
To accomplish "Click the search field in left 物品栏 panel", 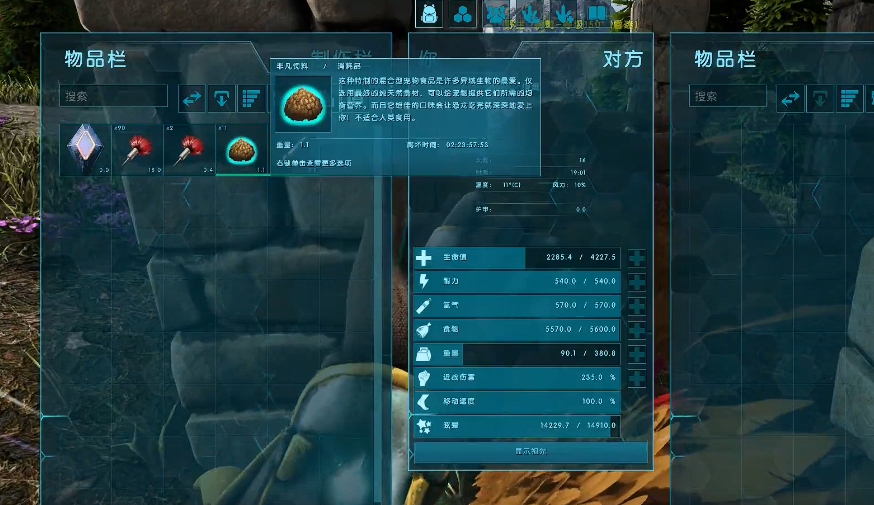I will point(113,96).
